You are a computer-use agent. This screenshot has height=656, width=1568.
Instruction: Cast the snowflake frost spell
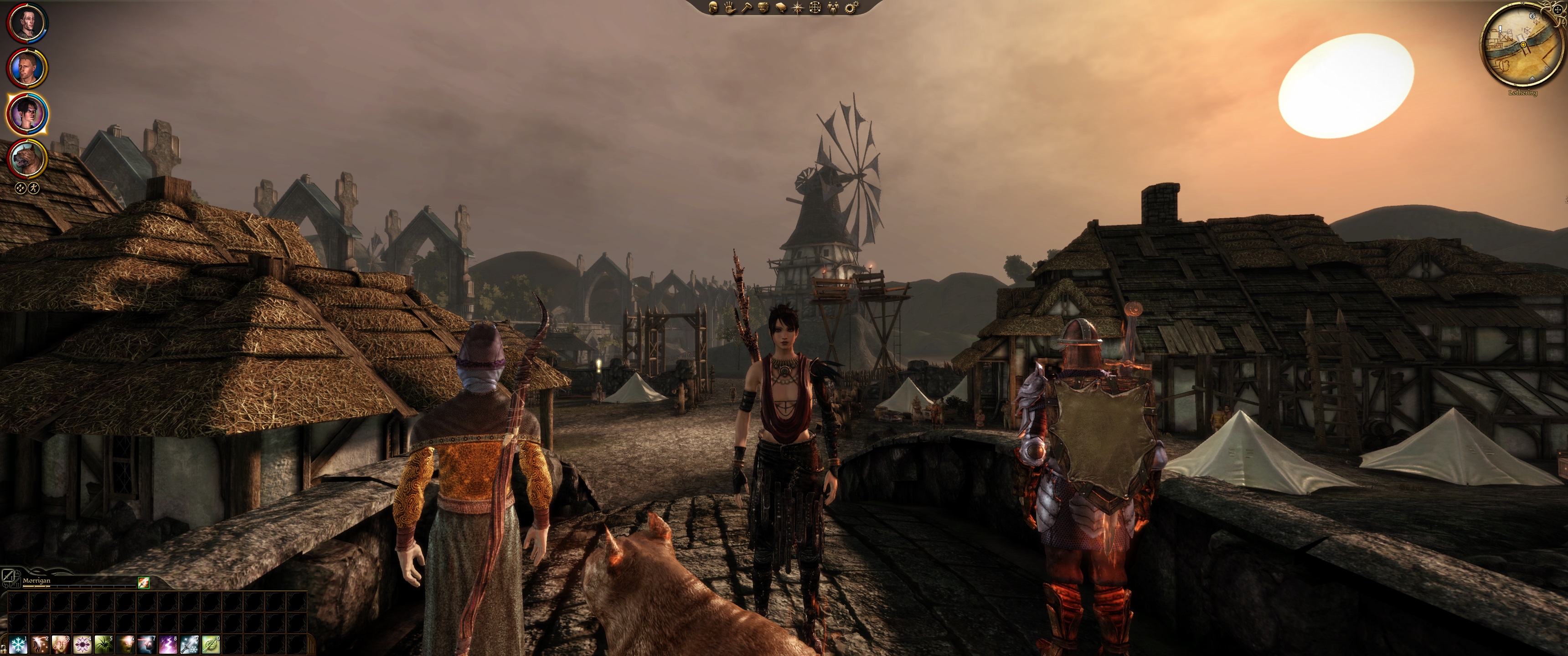tap(18, 644)
